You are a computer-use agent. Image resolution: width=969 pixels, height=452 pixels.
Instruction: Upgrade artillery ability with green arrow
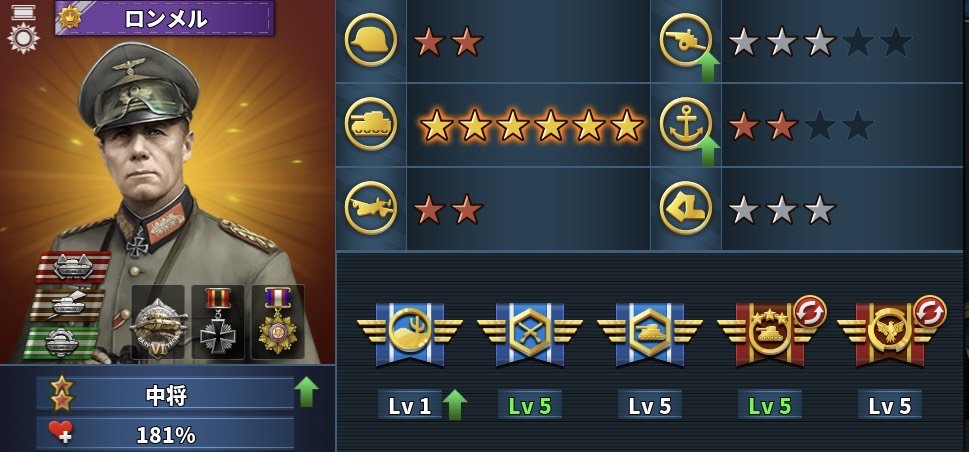(x=707, y=68)
